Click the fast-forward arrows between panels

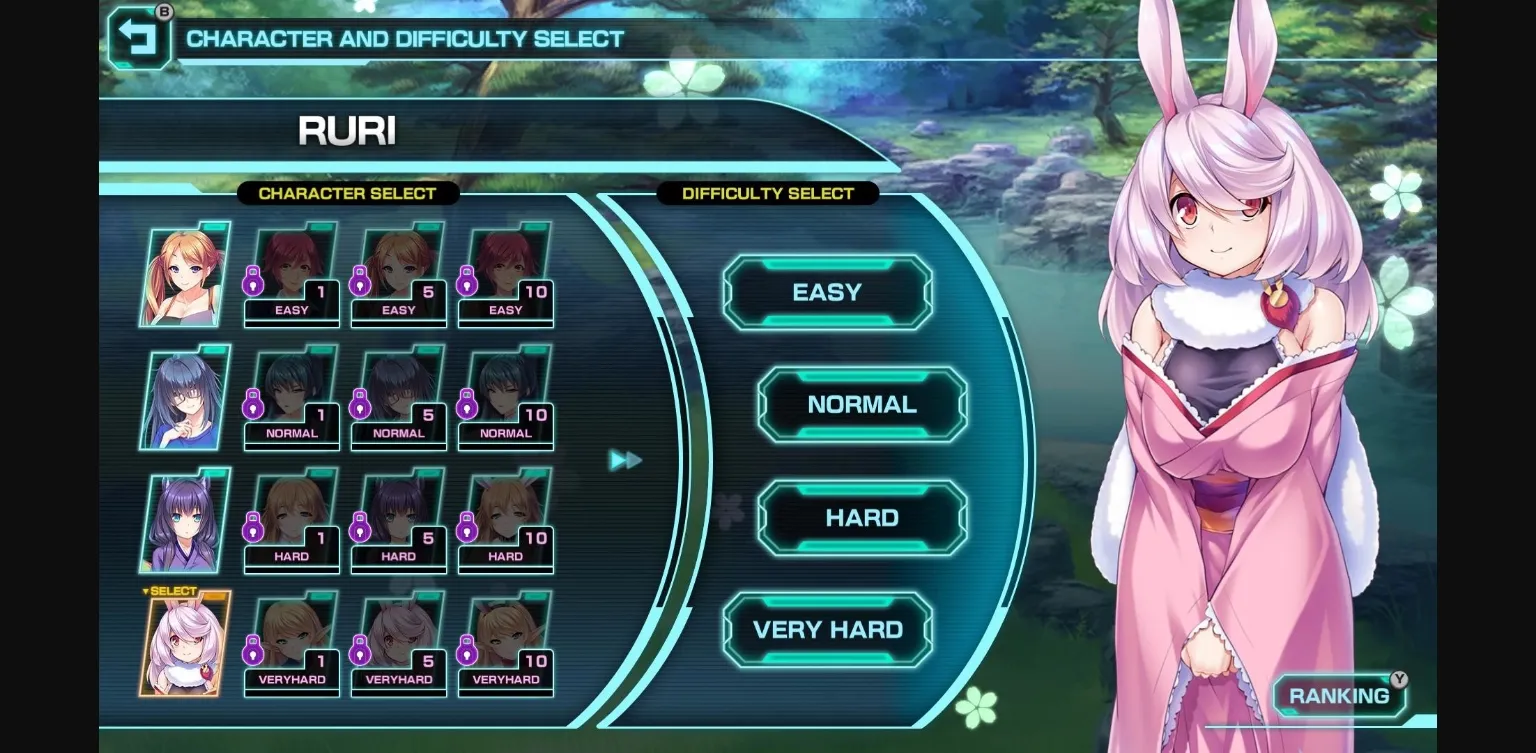click(x=626, y=460)
